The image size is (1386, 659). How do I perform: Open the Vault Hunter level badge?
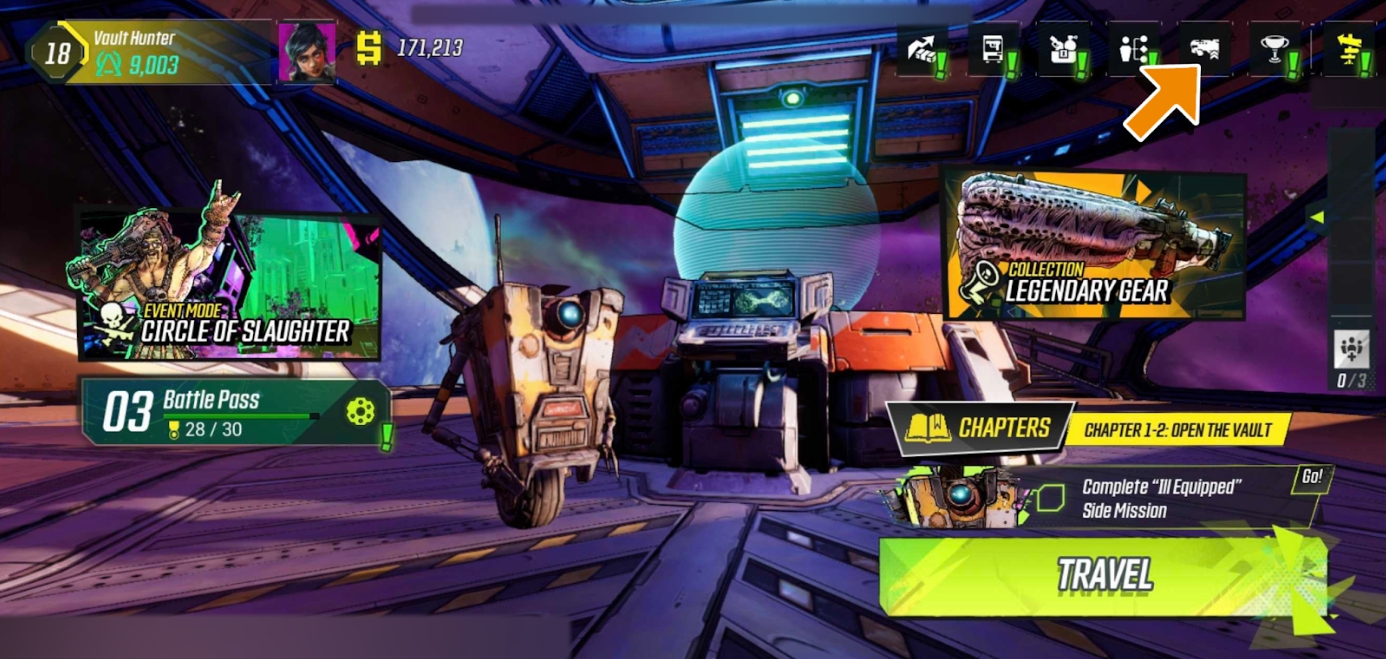[x=57, y=52]
